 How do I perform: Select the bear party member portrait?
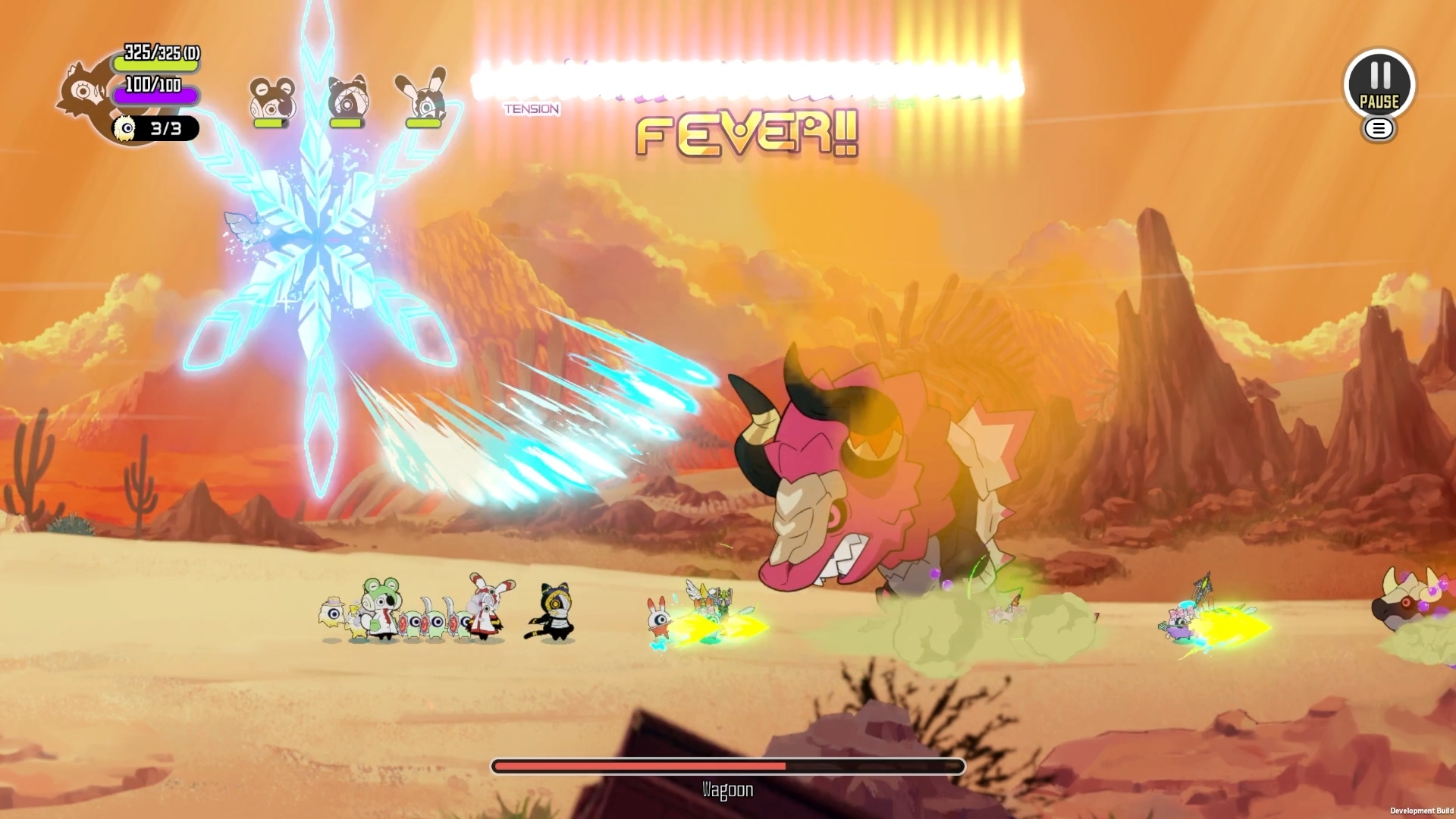271,99
